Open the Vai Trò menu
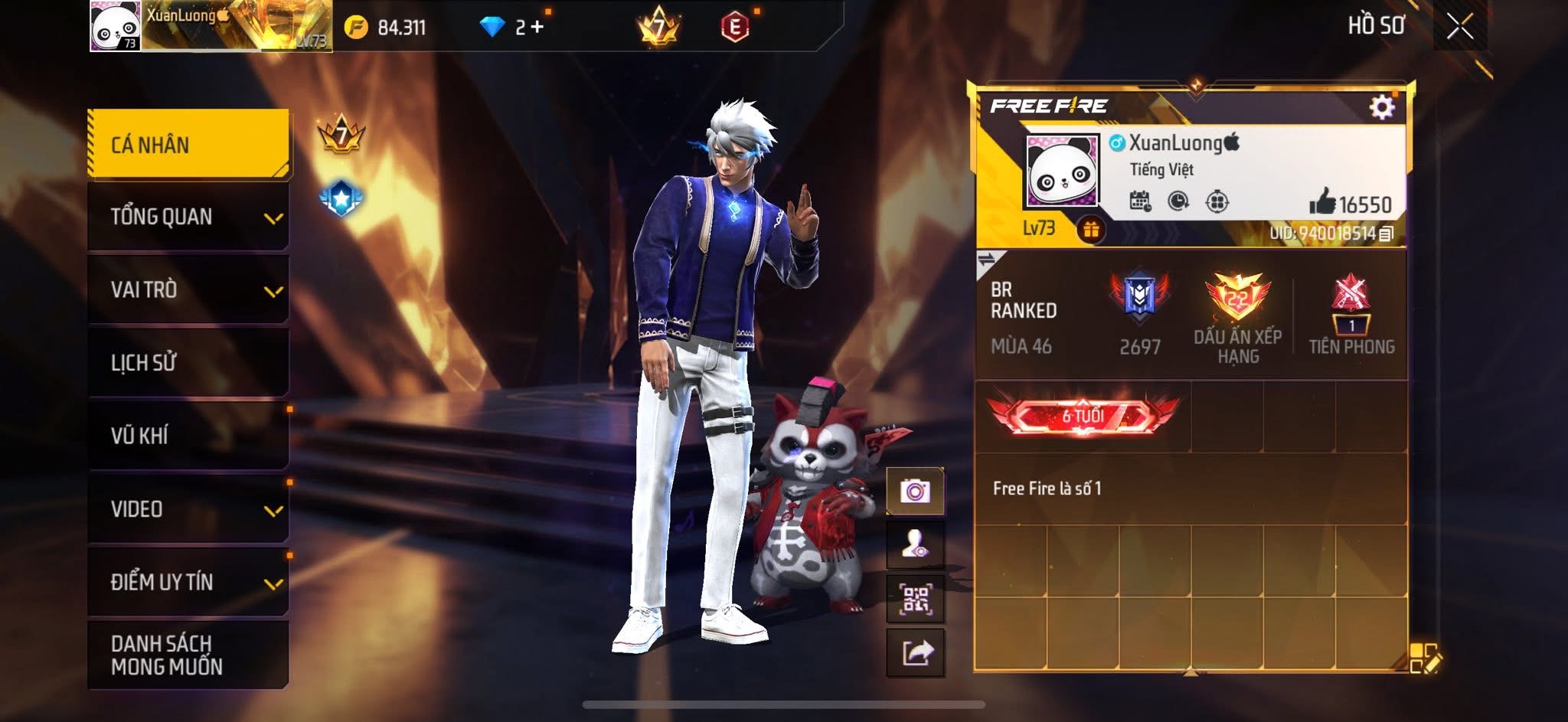Image resolution: width=1568 pixels, height=722 pixels. point(188,289)
